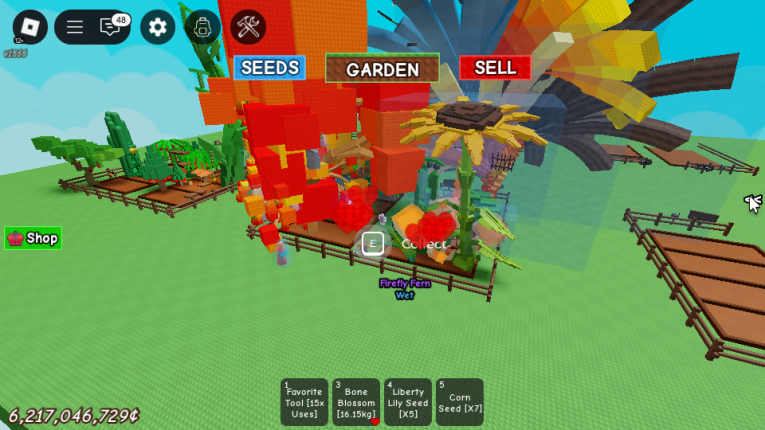The width and height of the screenshot is (765, 430).
Task: Equip the Corn Seed hotbar slot
Action: pyautogui.click(x=459, y=402)
